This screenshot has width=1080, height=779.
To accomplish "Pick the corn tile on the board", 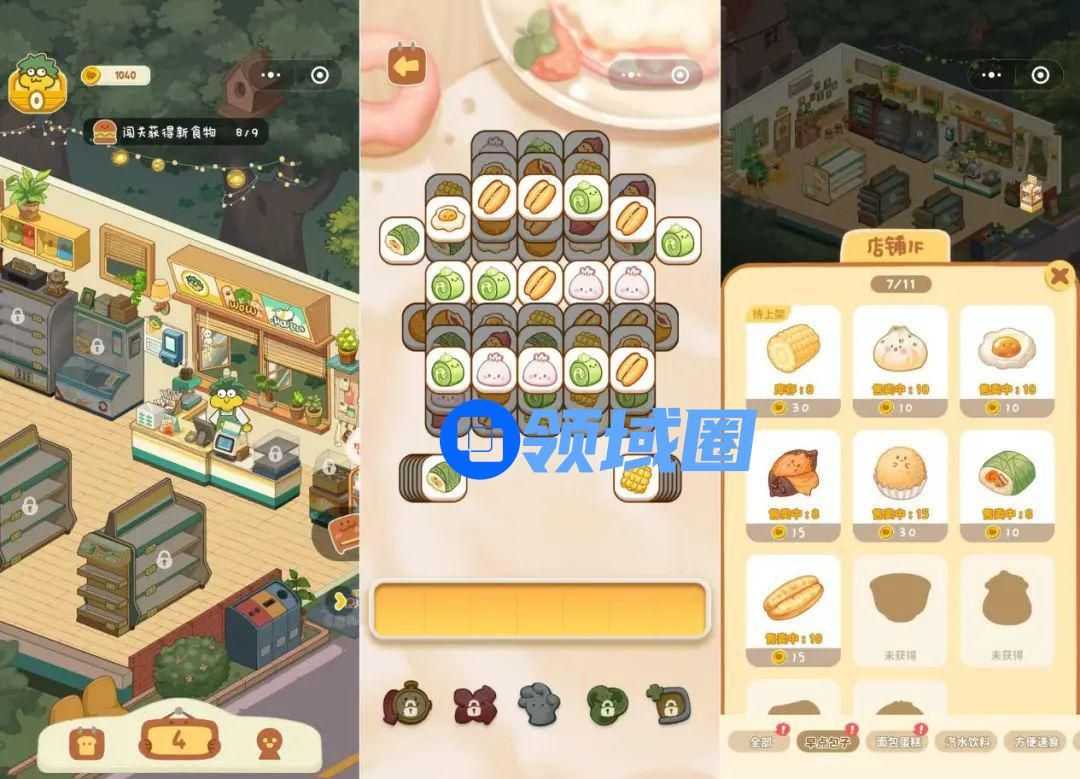I will pos(636,479).
